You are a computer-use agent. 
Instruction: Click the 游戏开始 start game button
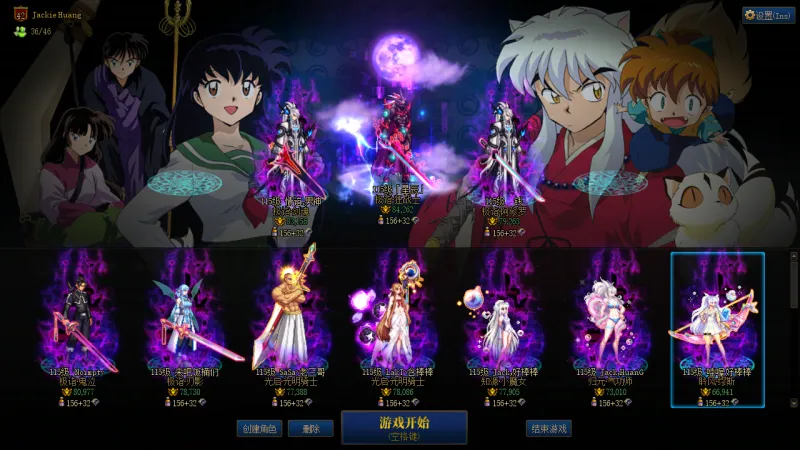click(x=404, y=427)
